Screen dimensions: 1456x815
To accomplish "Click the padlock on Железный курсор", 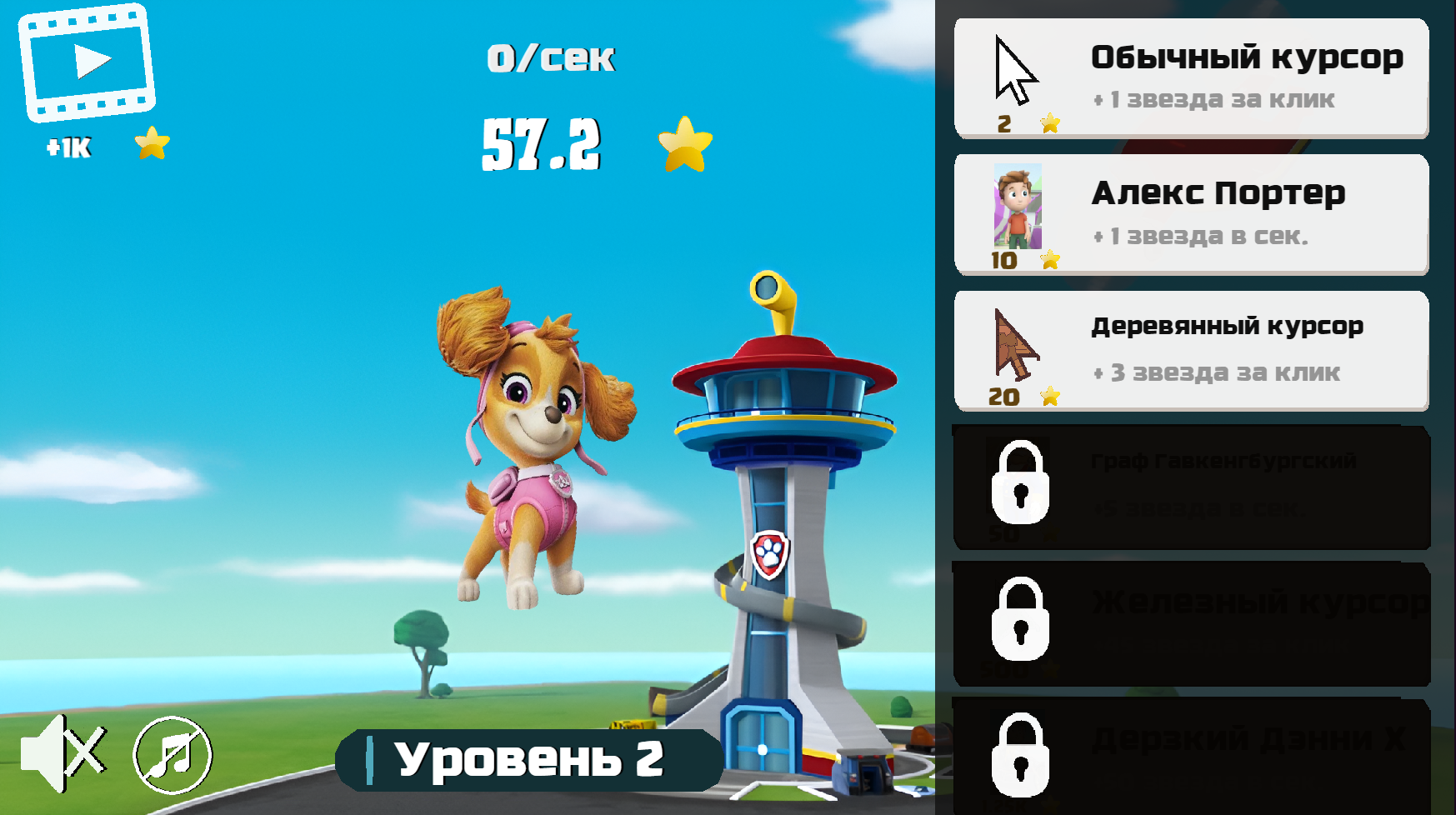I will tap(1021, 623).
